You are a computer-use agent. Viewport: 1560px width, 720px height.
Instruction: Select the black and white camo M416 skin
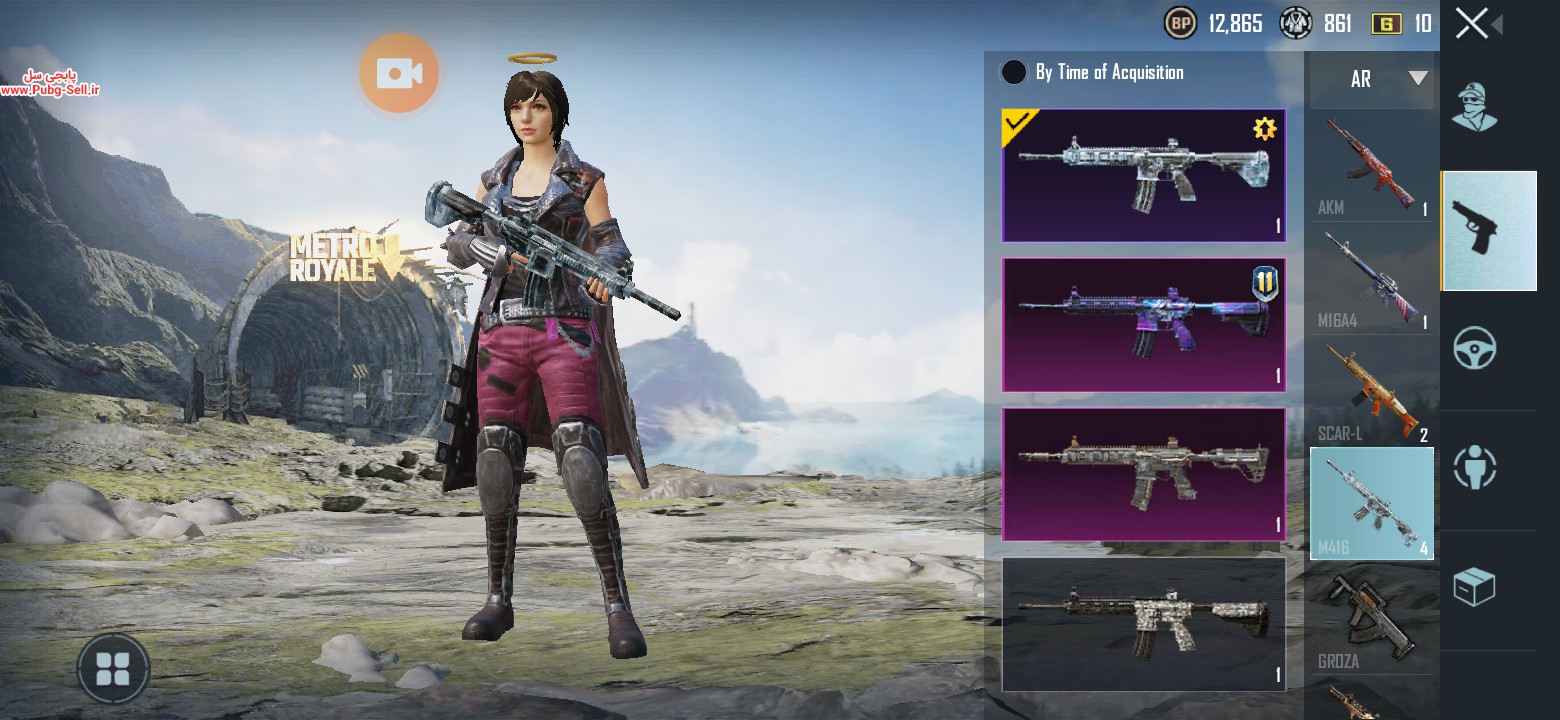pyautogui.click(x=1143, y=624)
